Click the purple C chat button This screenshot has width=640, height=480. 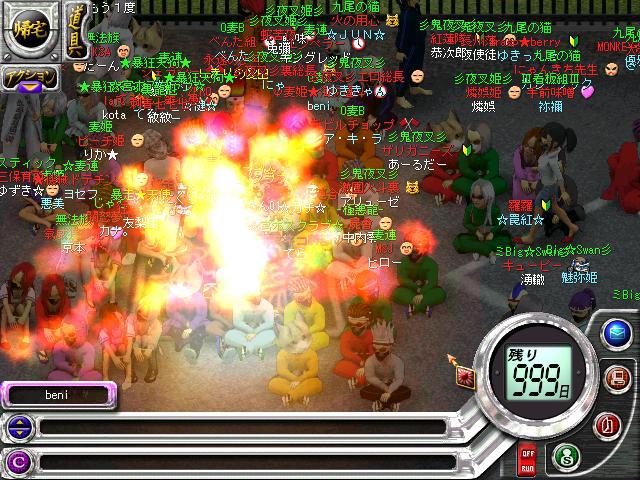[x=17, y=462]
